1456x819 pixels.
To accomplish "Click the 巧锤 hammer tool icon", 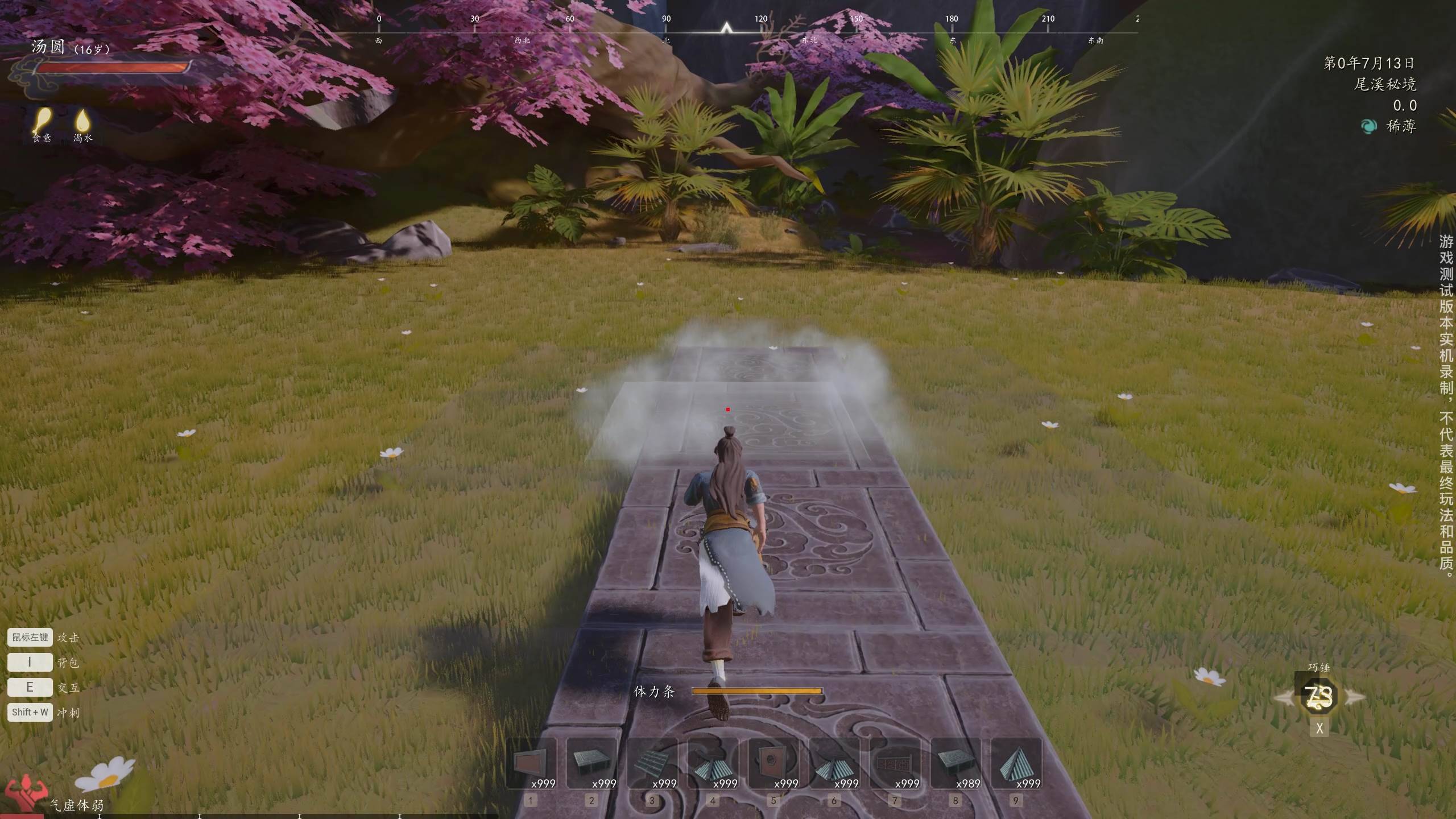I will click(x=1319, y=697).
